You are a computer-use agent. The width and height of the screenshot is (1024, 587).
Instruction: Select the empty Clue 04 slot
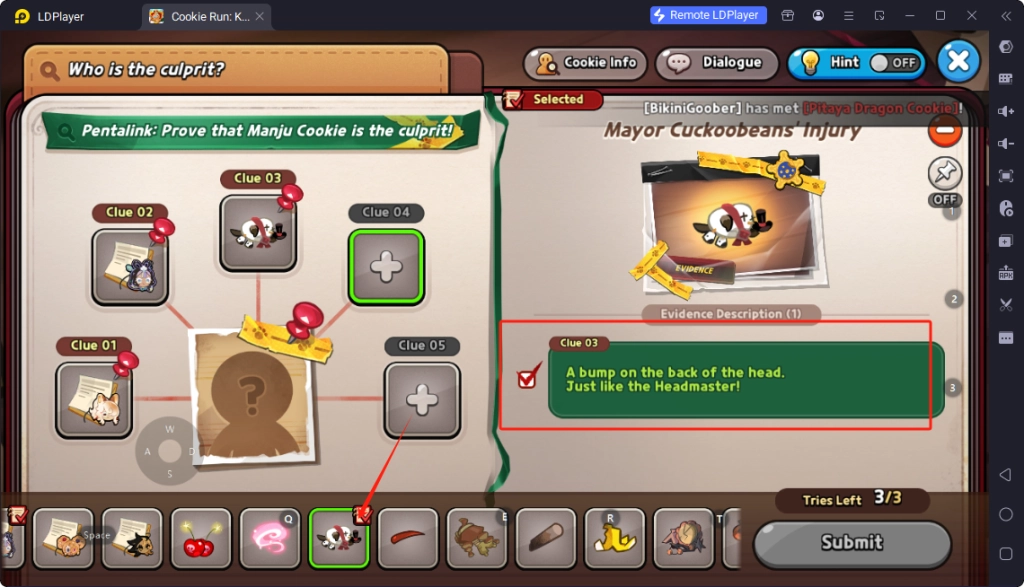coord(386,266)
